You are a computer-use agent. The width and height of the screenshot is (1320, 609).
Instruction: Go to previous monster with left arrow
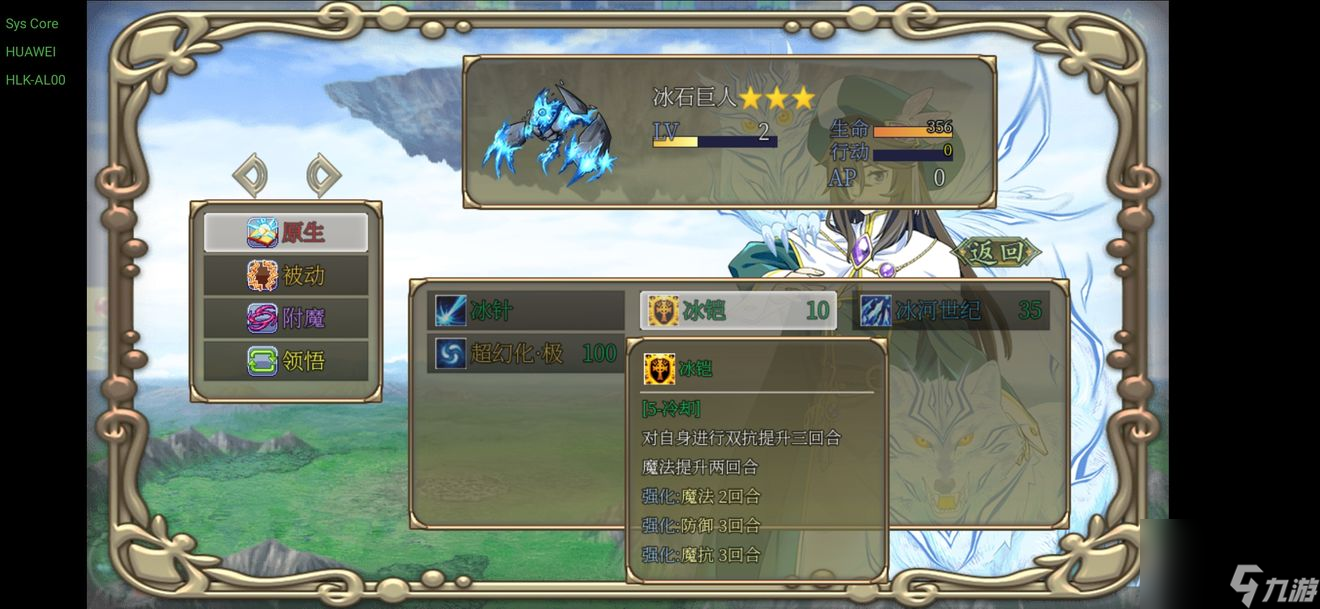pos(250,175)
